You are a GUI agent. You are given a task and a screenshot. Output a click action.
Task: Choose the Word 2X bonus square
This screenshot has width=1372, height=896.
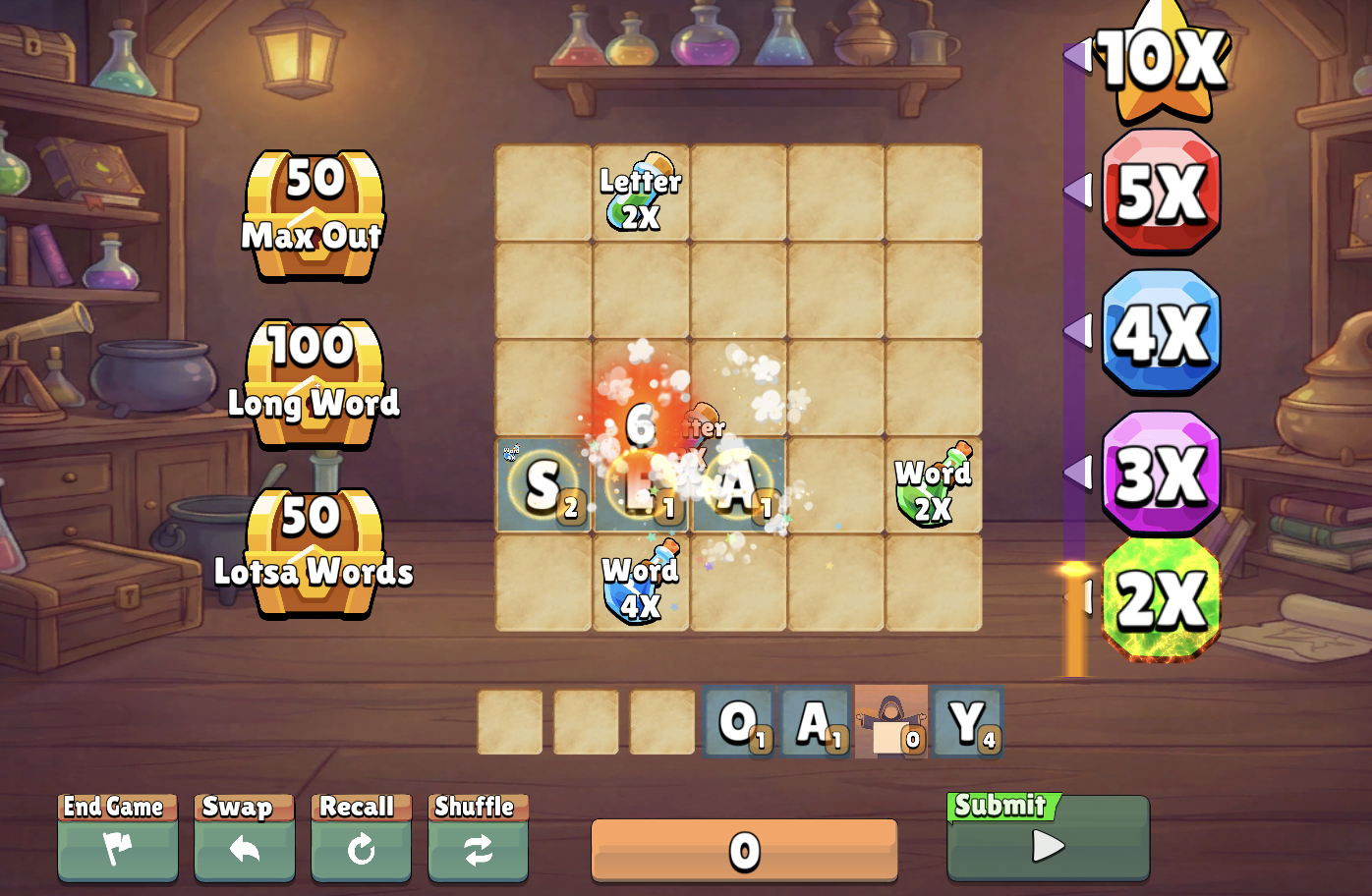tap(933, 485)
